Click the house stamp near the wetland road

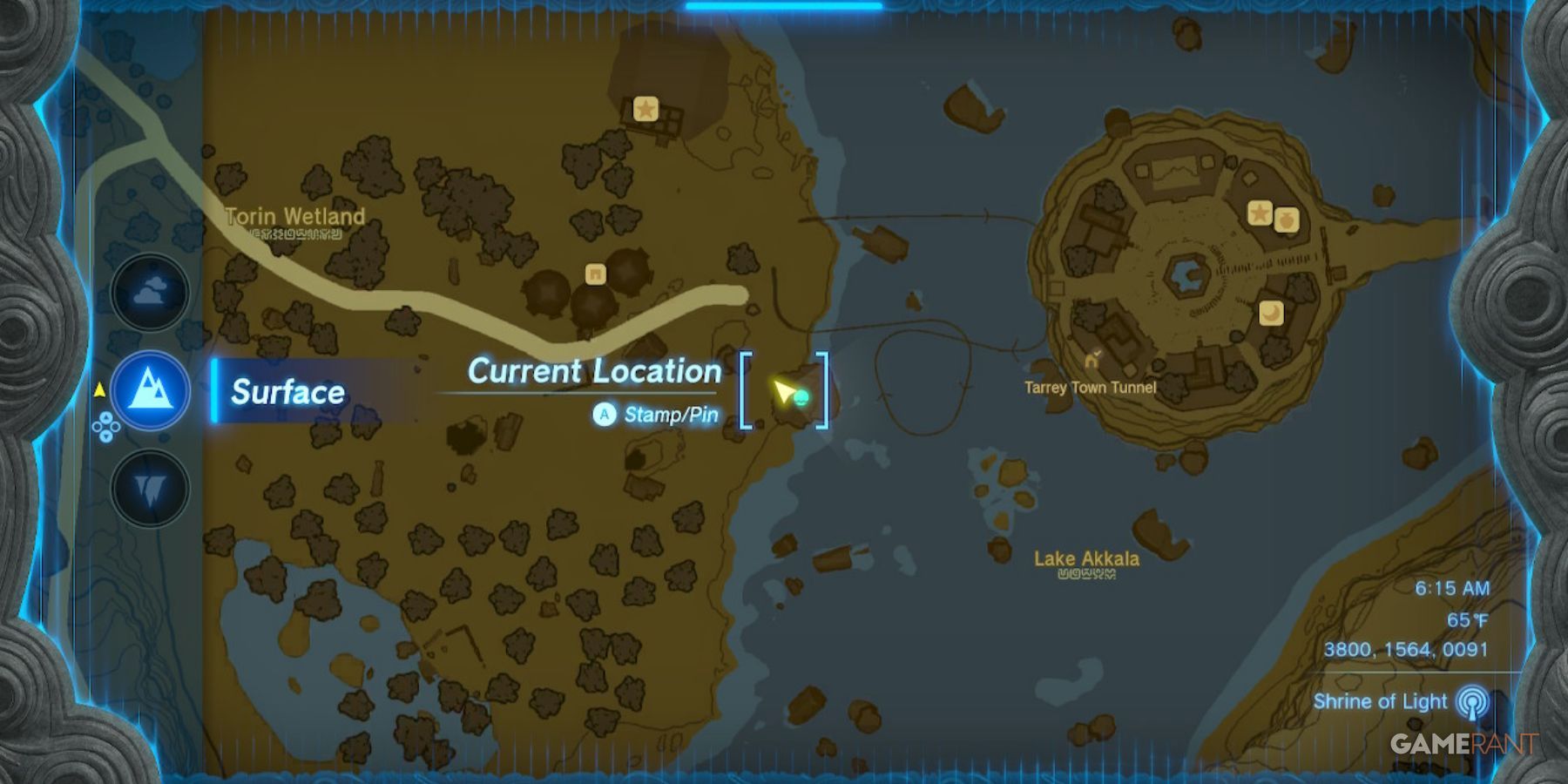(x=595, y=274)
